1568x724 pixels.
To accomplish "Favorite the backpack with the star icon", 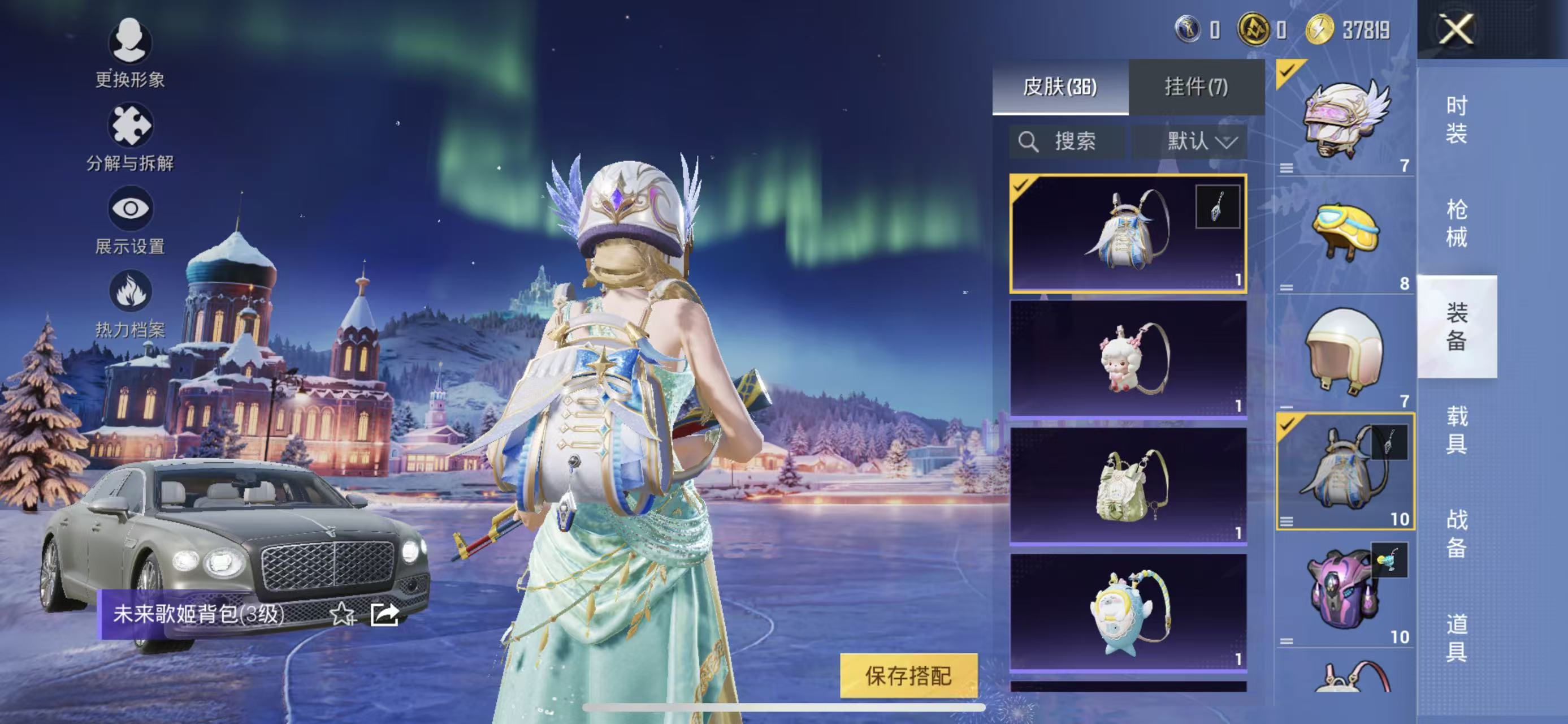I will click(342, 614).
